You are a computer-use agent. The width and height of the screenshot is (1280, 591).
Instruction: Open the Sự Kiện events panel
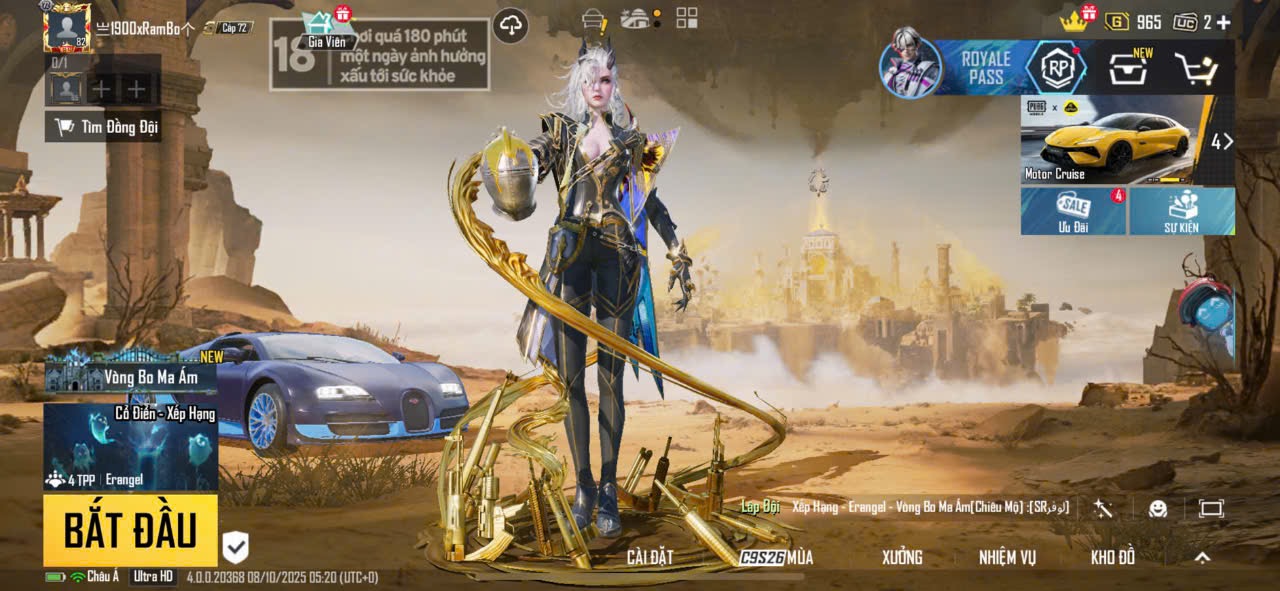pyautogui.click(x=1181, y=211)
